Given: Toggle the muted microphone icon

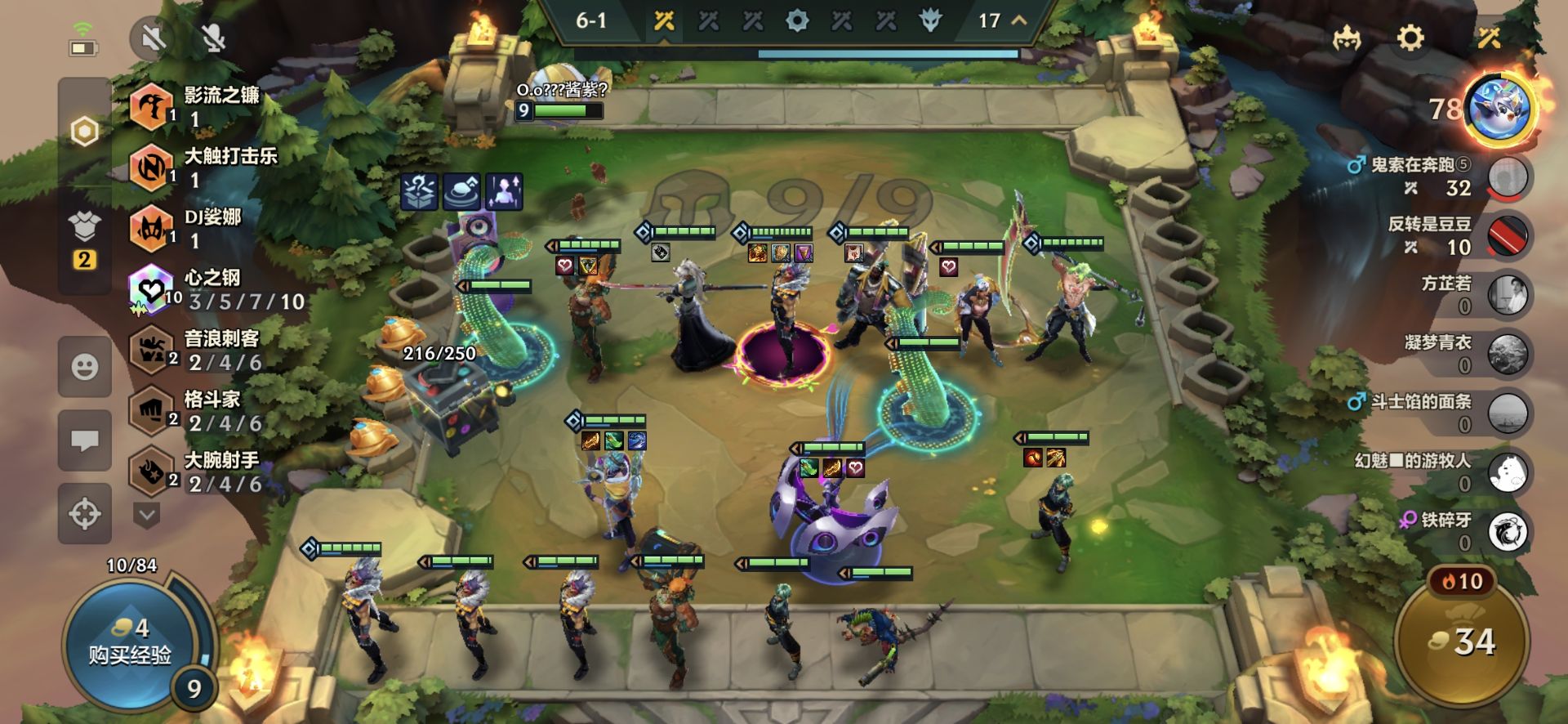Looking at the screenshot, I should click(213, 38).
